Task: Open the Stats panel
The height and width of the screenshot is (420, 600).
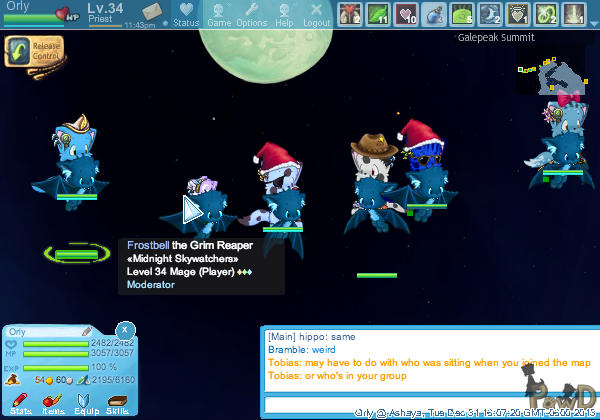Action: click(20, 403)
